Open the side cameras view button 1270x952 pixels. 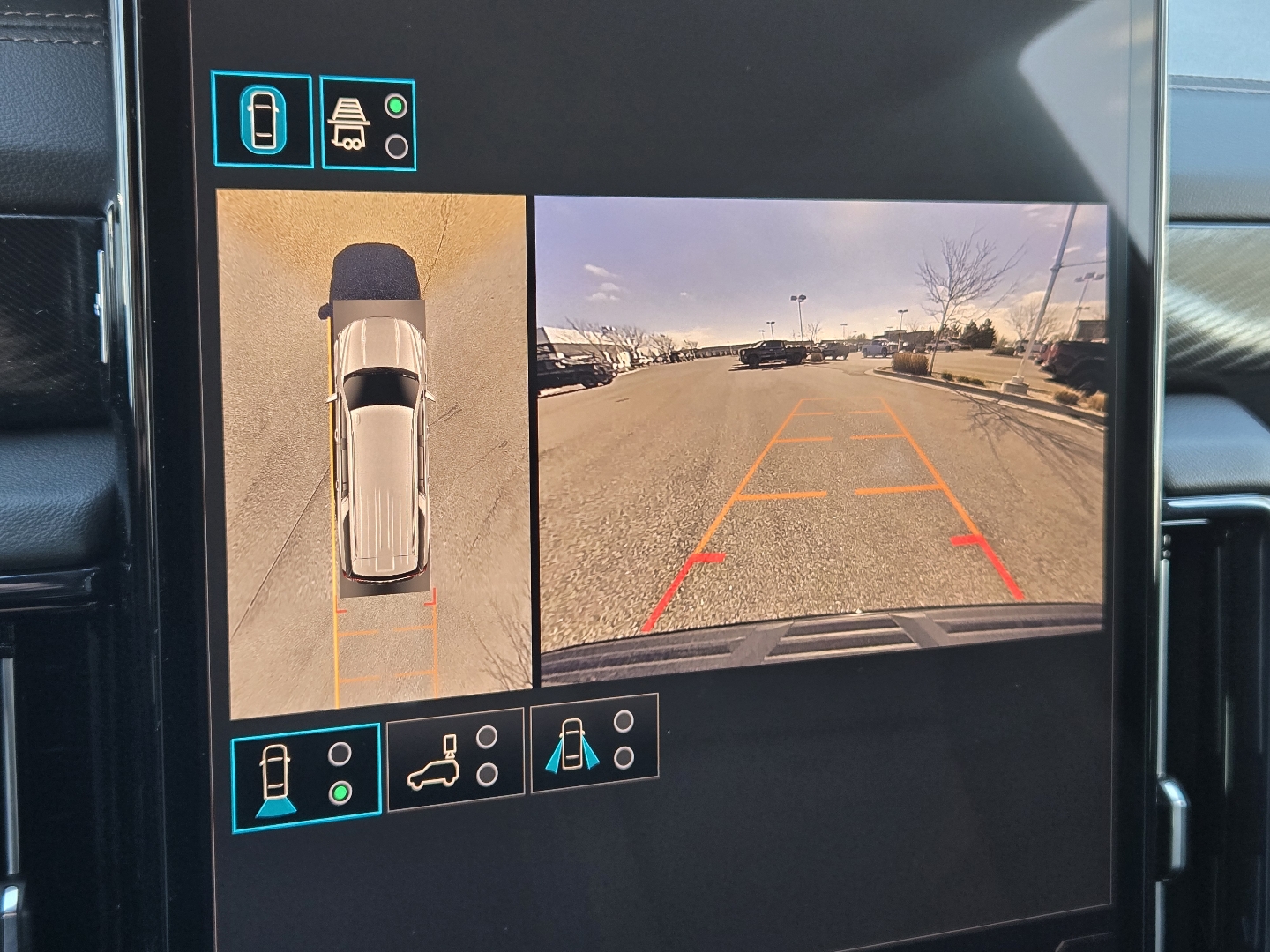pos(594,743)
